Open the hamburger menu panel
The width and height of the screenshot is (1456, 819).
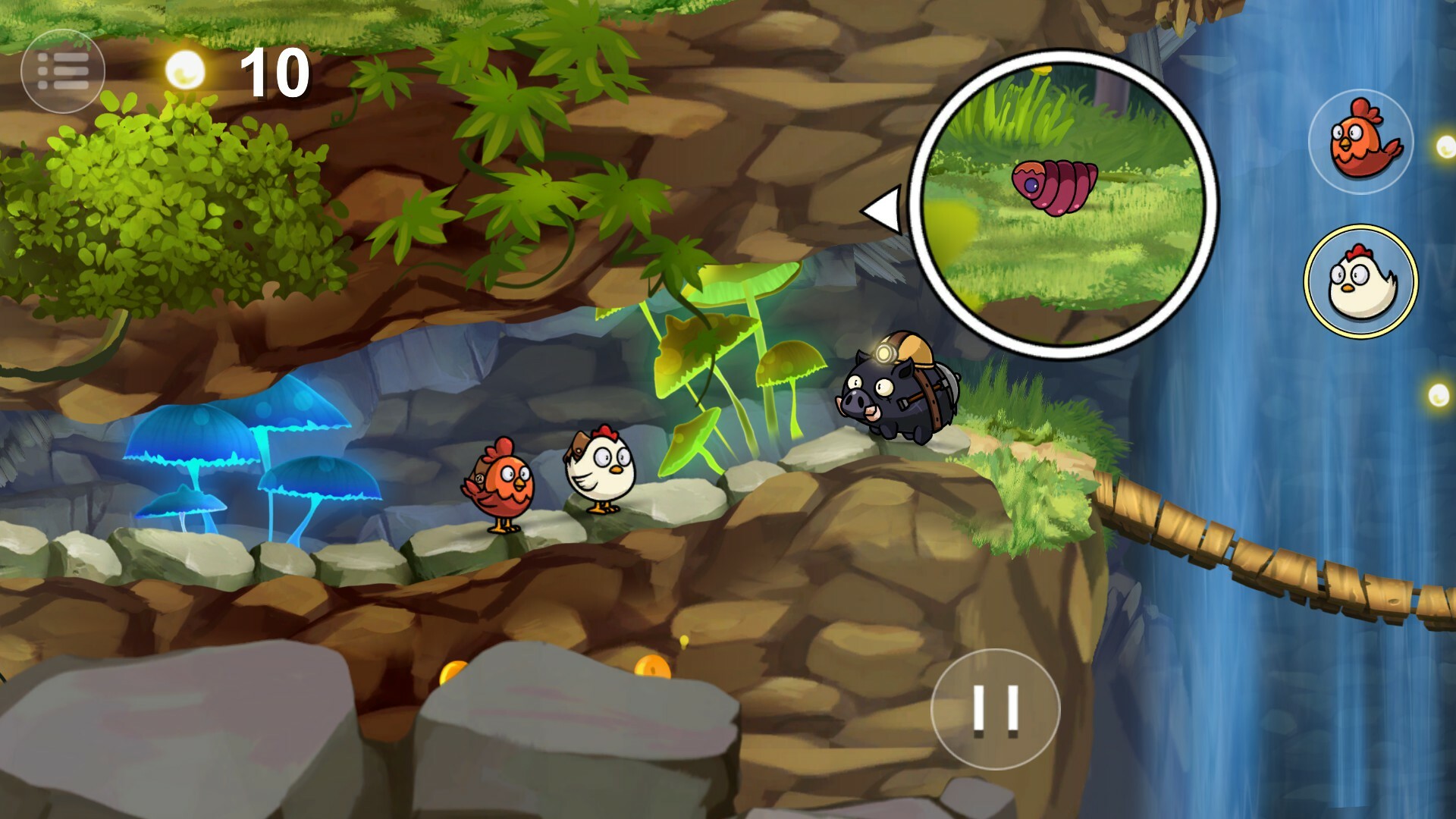coord(64,70)
